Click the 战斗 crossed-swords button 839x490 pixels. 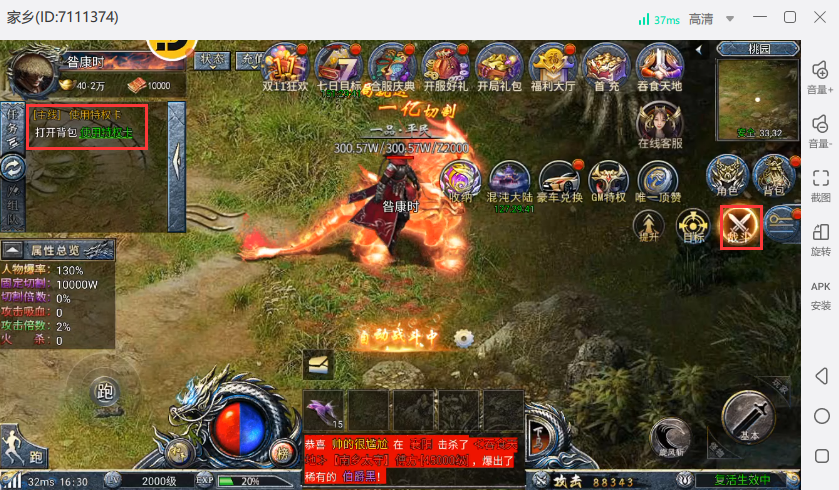click(741, 225)
